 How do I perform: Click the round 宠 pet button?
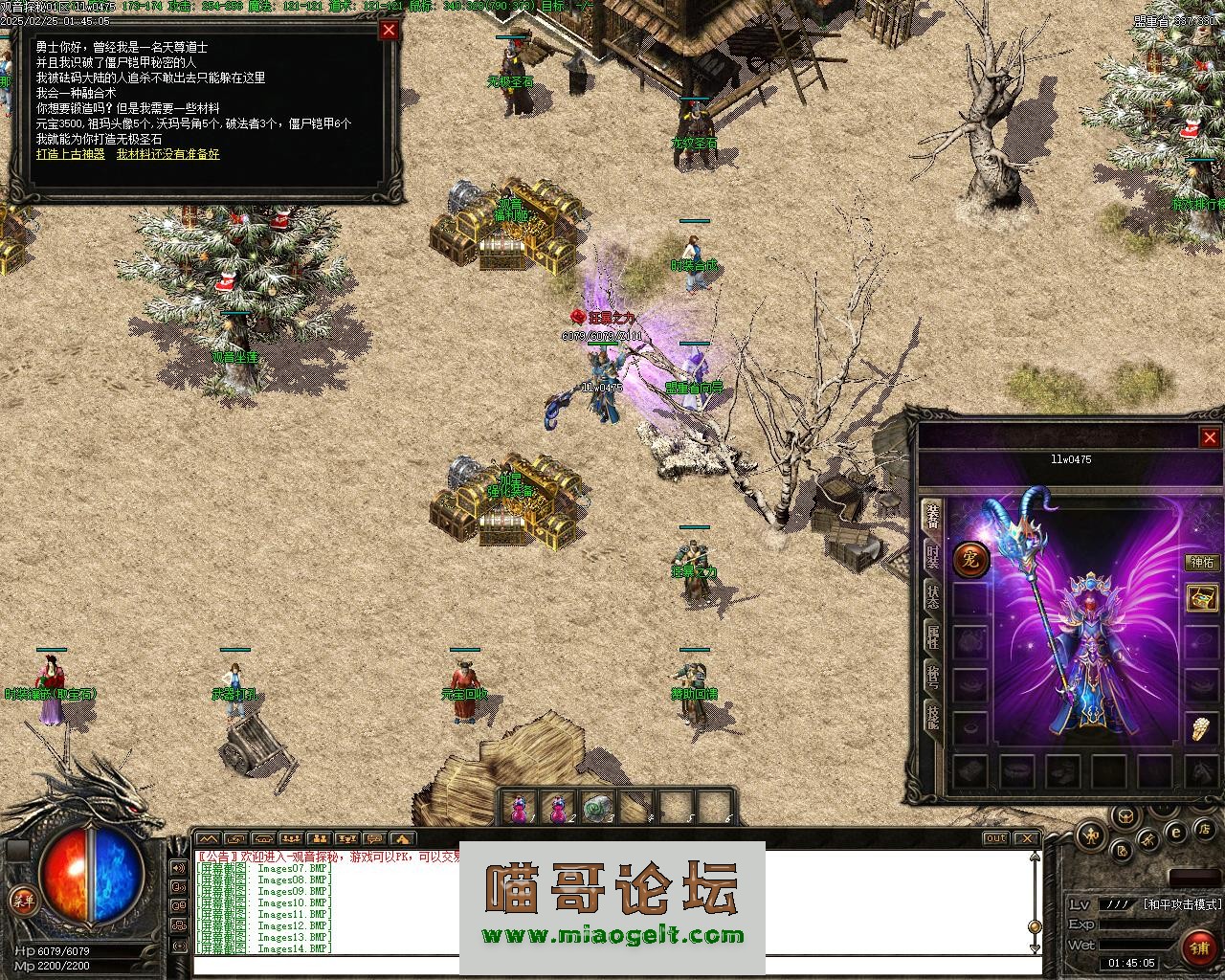pos(970,560)
